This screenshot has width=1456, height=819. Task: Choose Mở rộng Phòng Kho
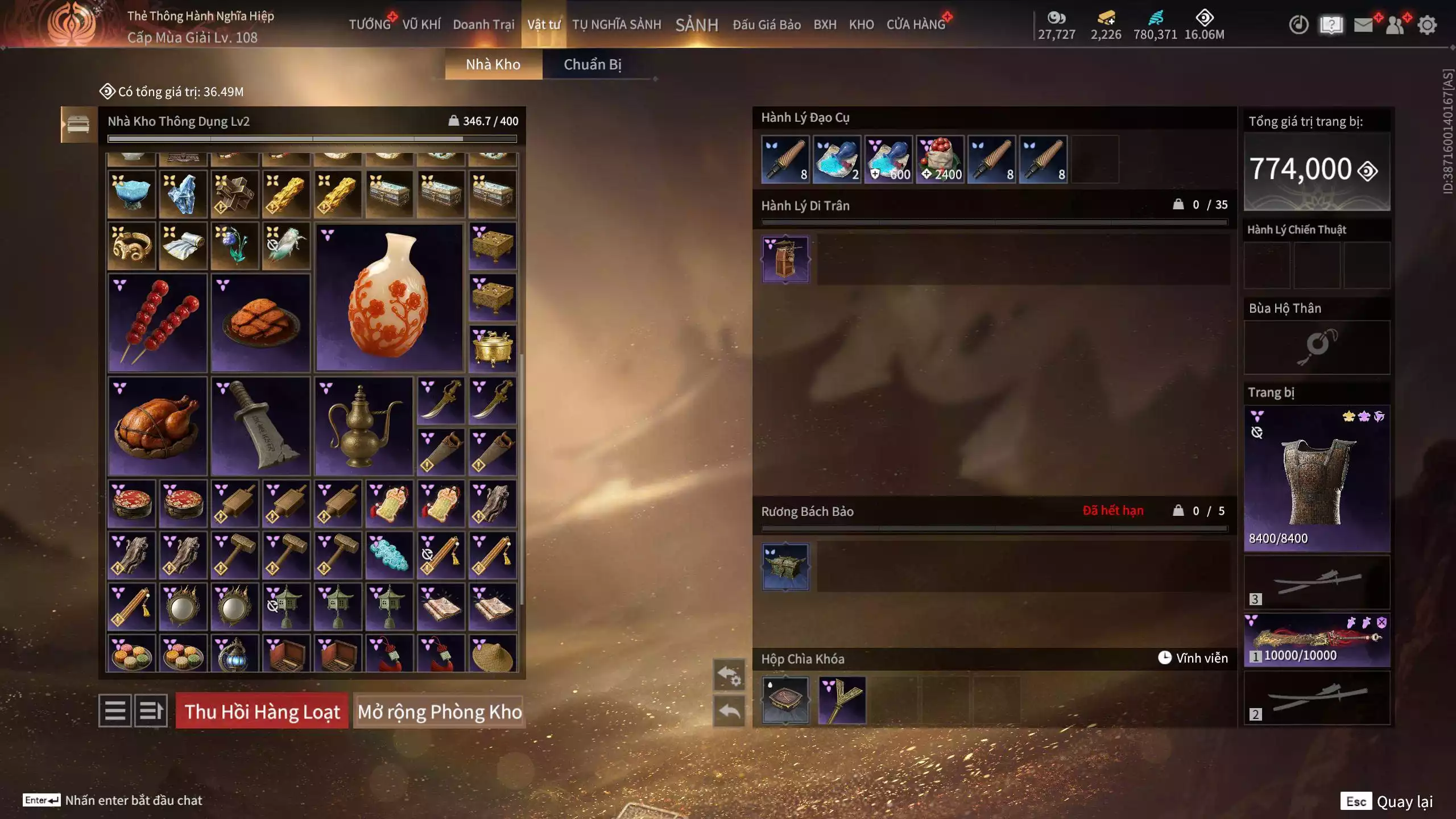[x=439, y=711]
